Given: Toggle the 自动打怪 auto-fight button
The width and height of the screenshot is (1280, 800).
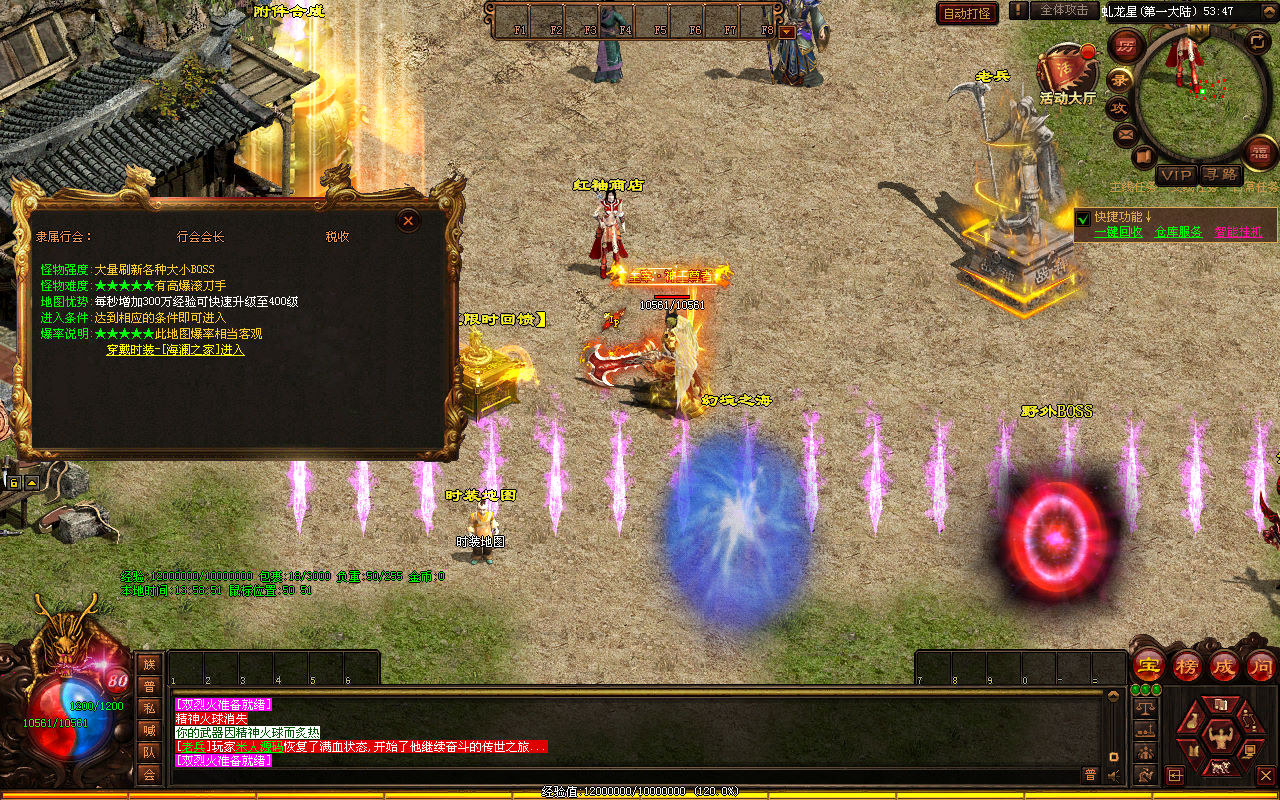Looking at the screenshot, I should [x=967, y=13].
